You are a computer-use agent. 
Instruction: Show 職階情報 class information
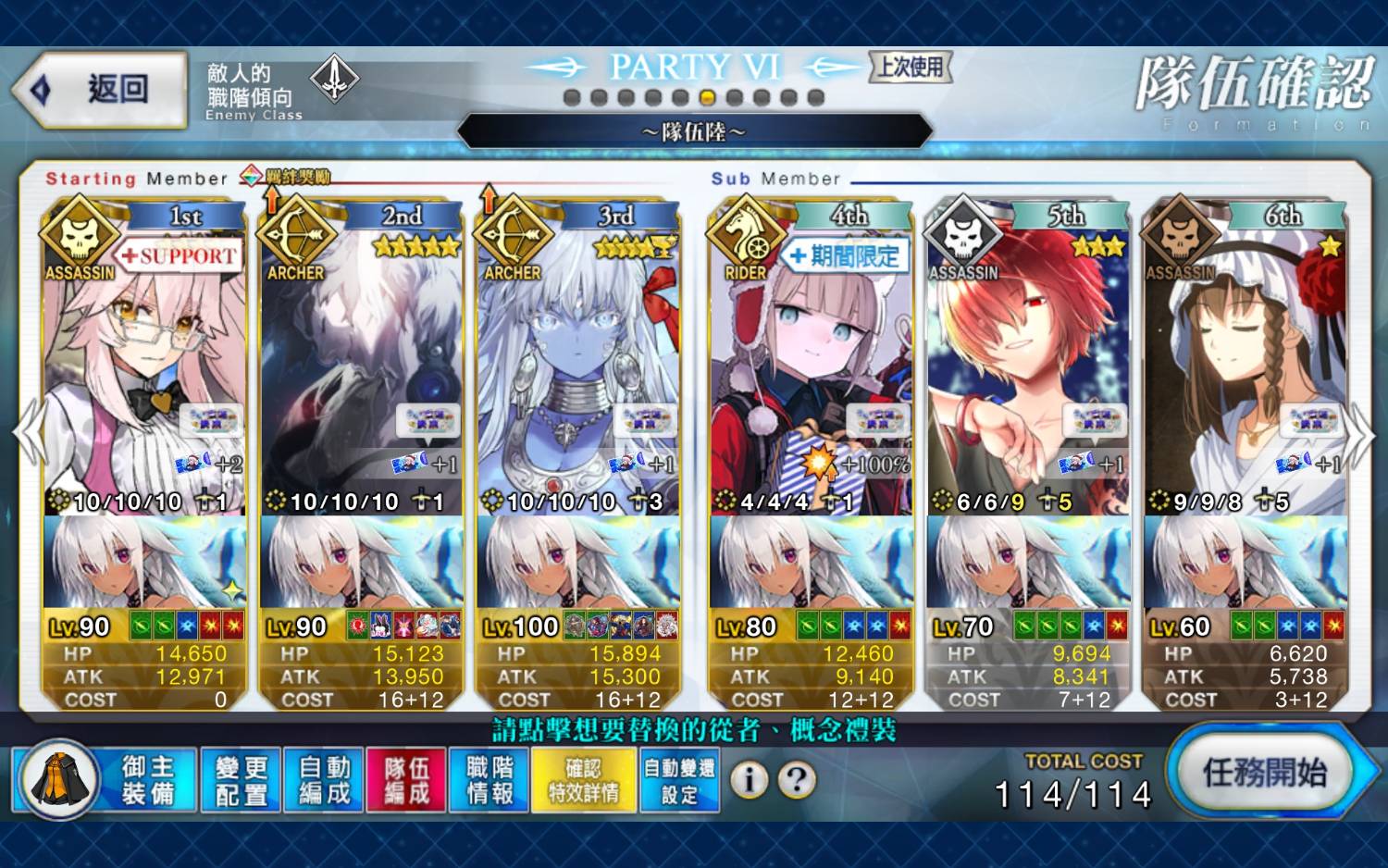click(x=490, y=780)
